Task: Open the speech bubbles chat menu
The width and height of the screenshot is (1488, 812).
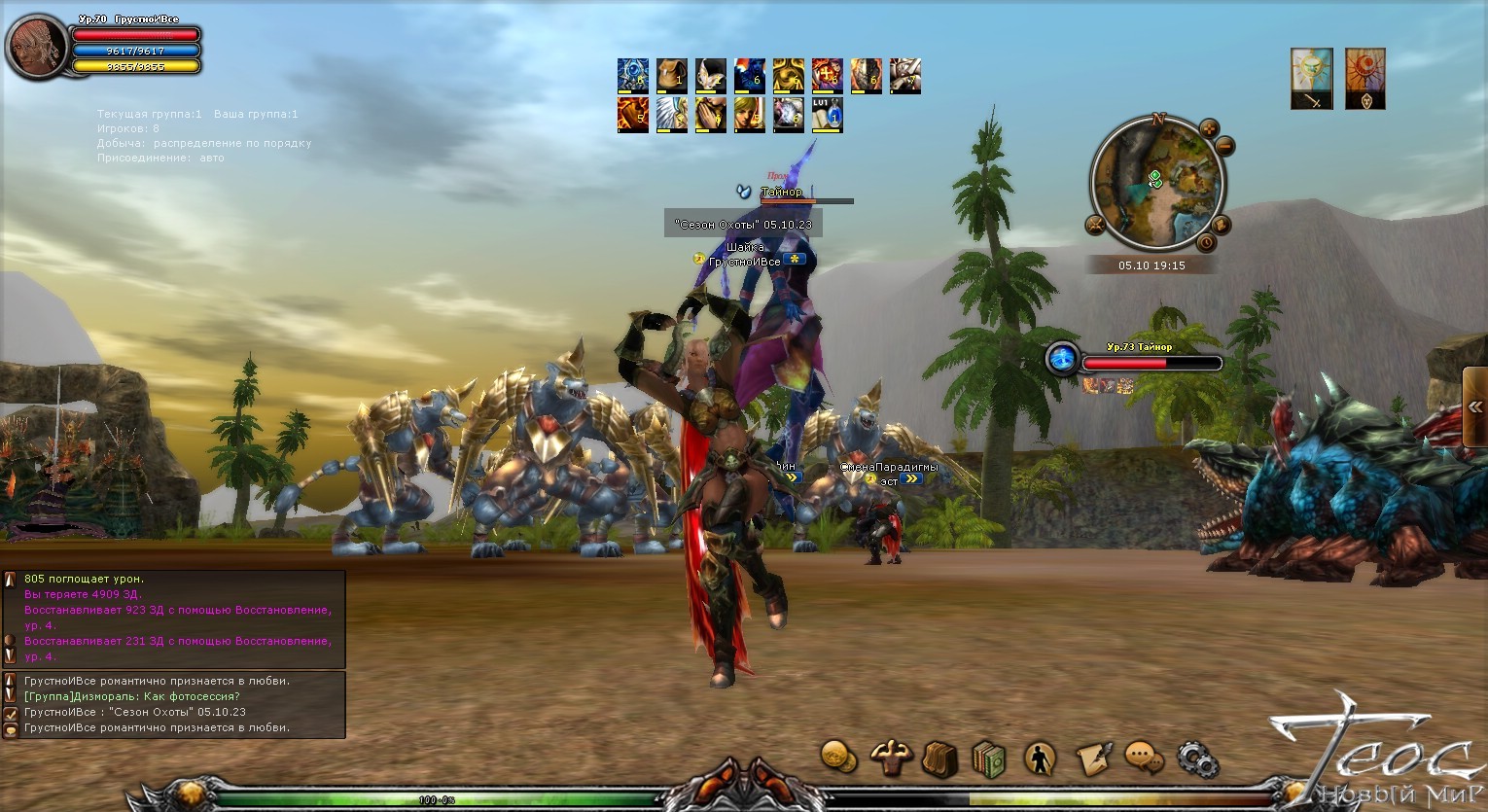Action: [1144, 756]
